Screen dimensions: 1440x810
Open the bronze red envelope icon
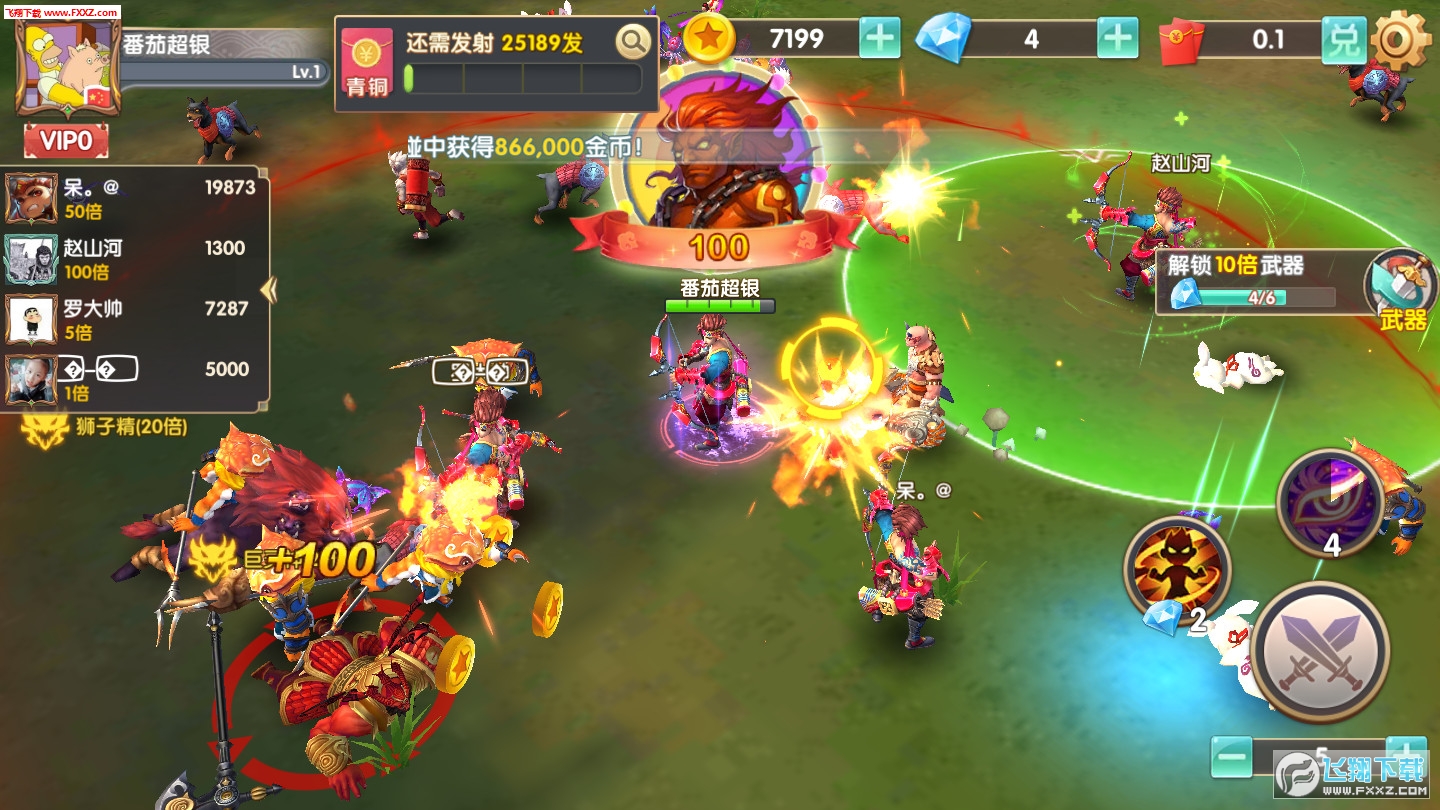[x=366, y=62]
